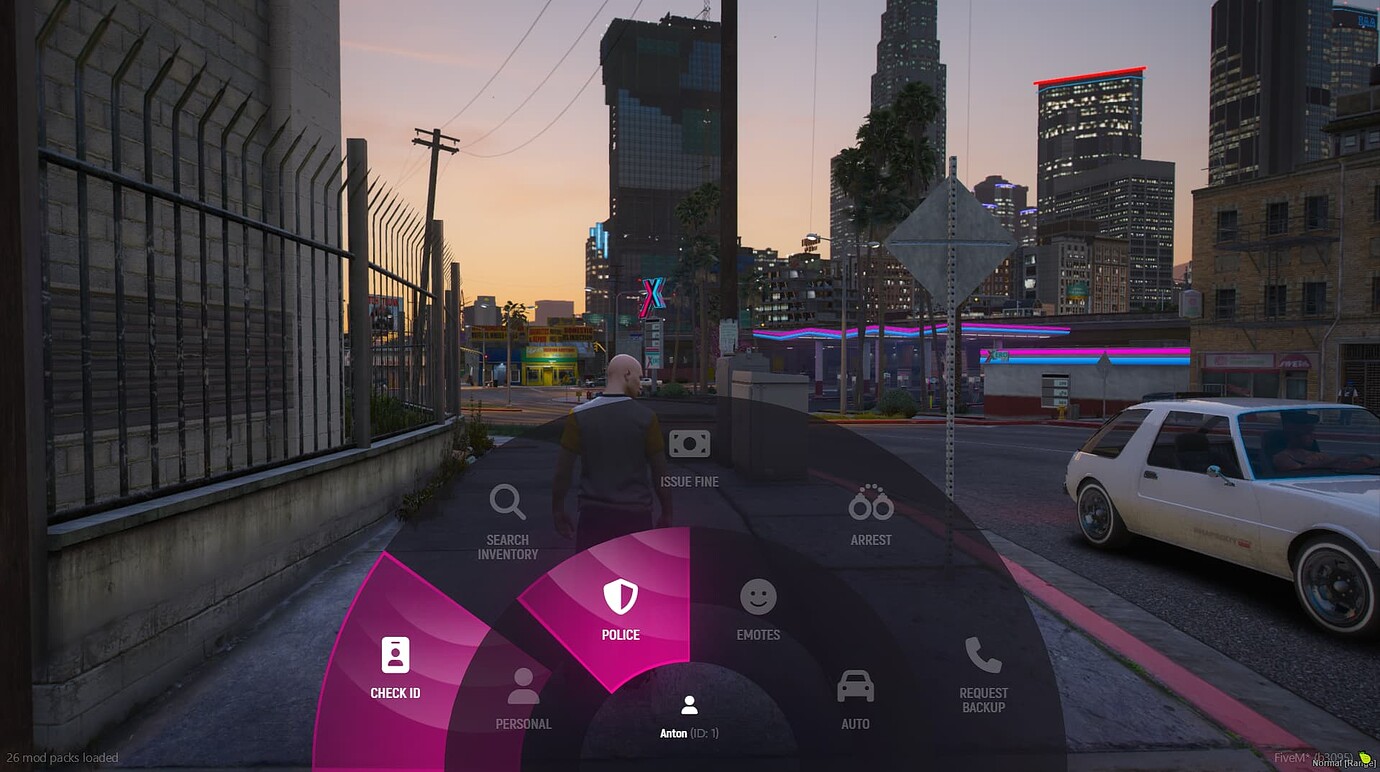Select the Police shield icon

coord(621,598)
